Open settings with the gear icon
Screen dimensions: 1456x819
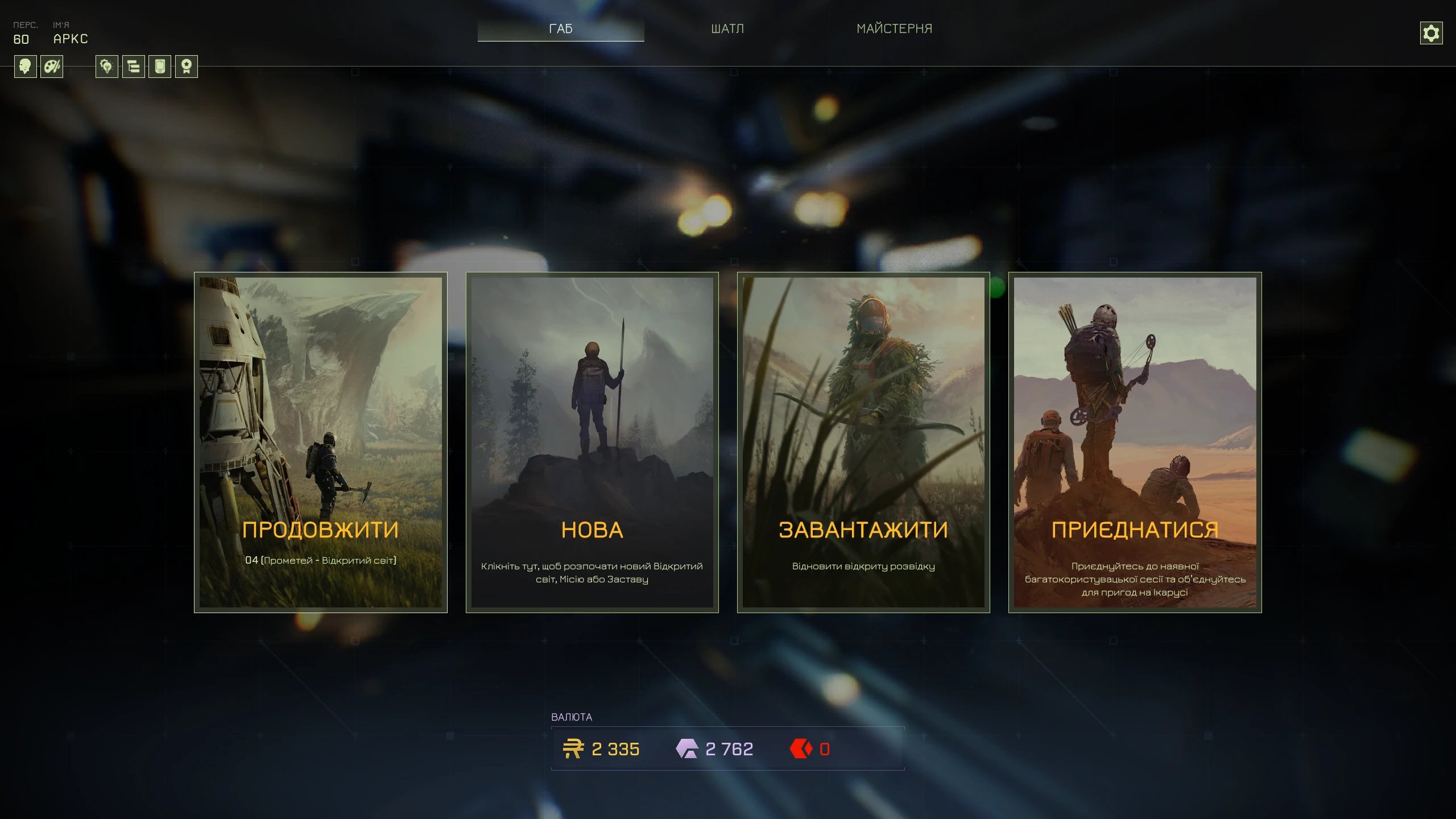[x=1431, y=33]
